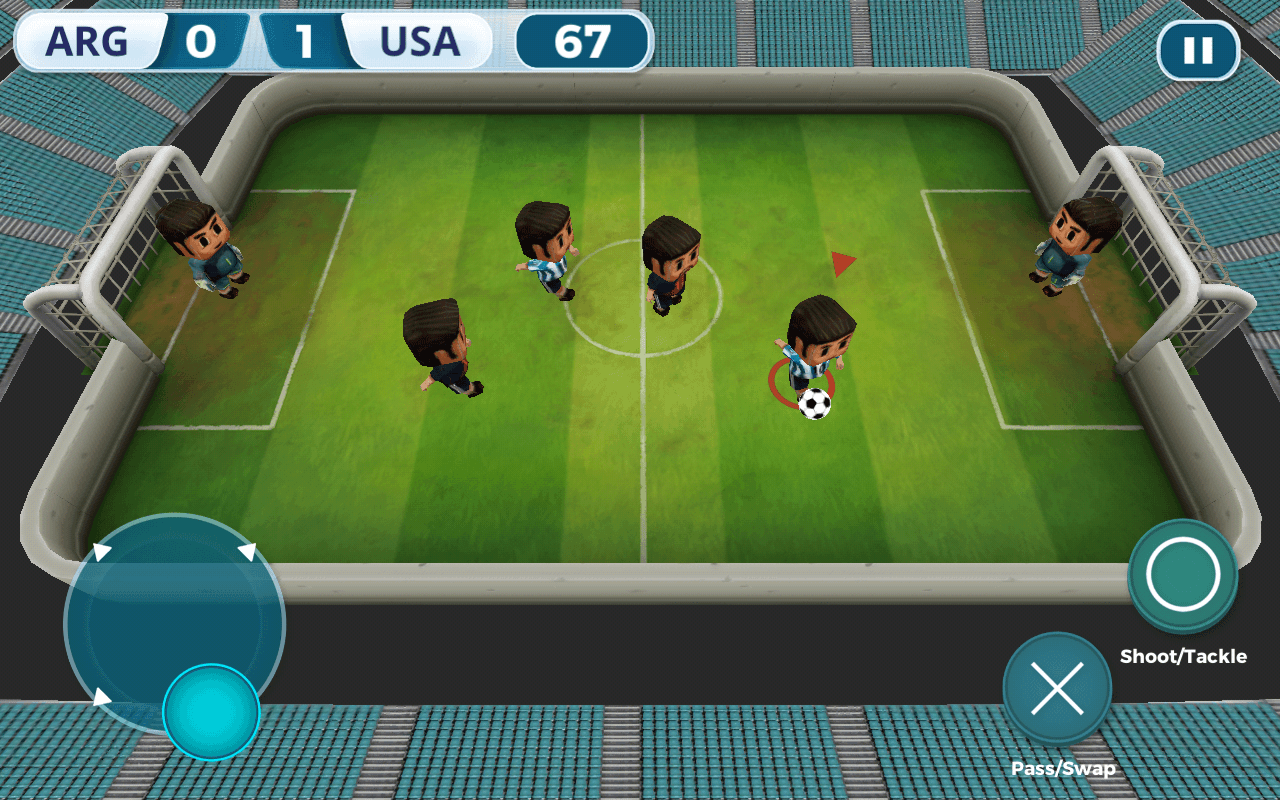Click the ARG team label on the scoreboard
1280x800 pixels.
click(88, 42)
